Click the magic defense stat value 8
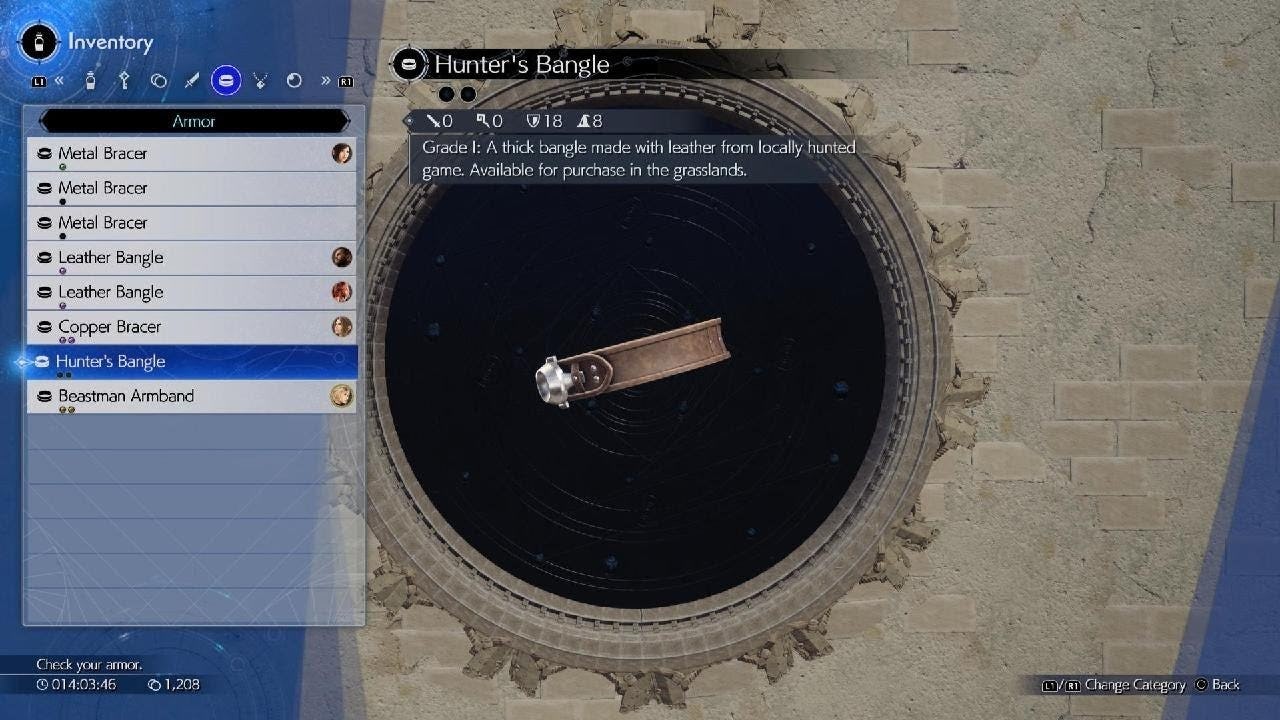This screenshot has height=720, width=1280. tap(595, 121)
